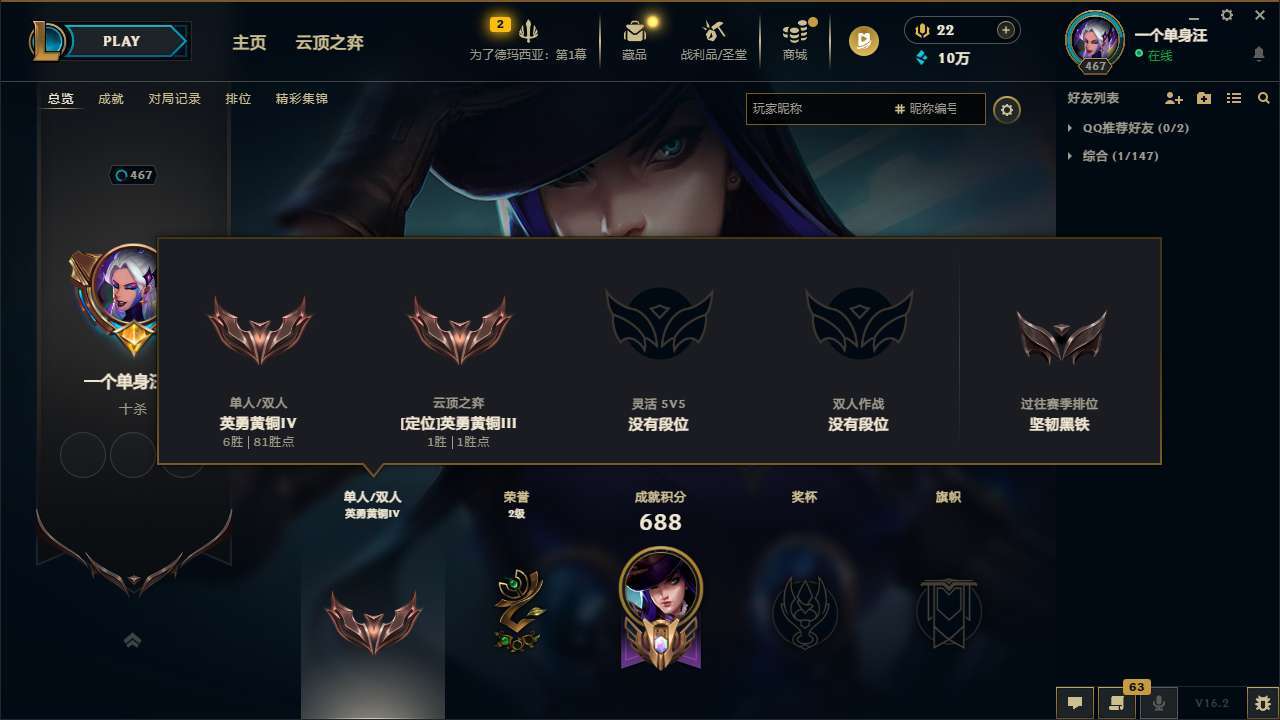Image resolution: width=1280 pixels, height=720 pixels.
Task: Switch to the 云顶之弈 tab
Action: coord(328,42)
